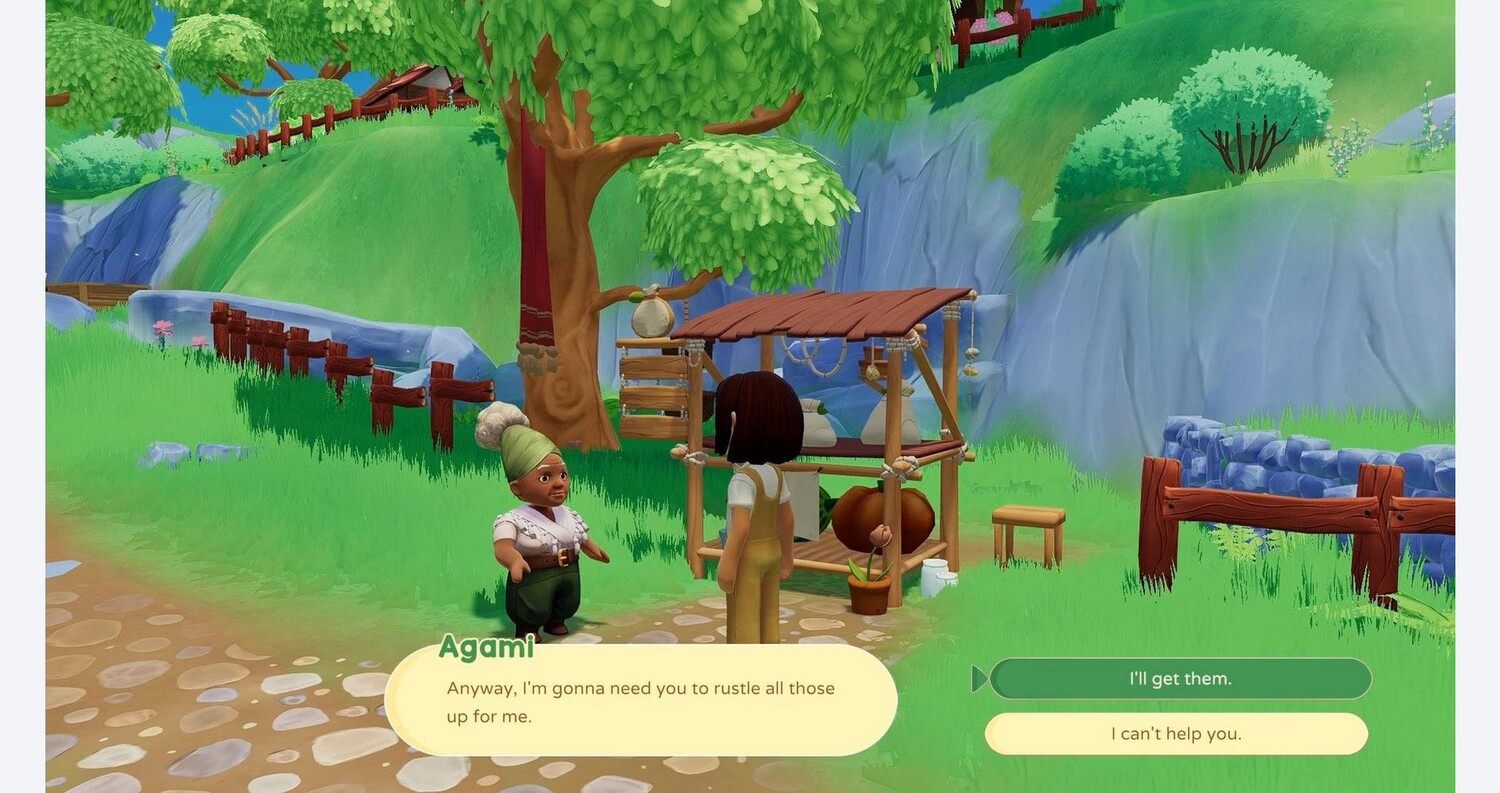Select the "I can't help you." reply

(x=1176, y=734)
